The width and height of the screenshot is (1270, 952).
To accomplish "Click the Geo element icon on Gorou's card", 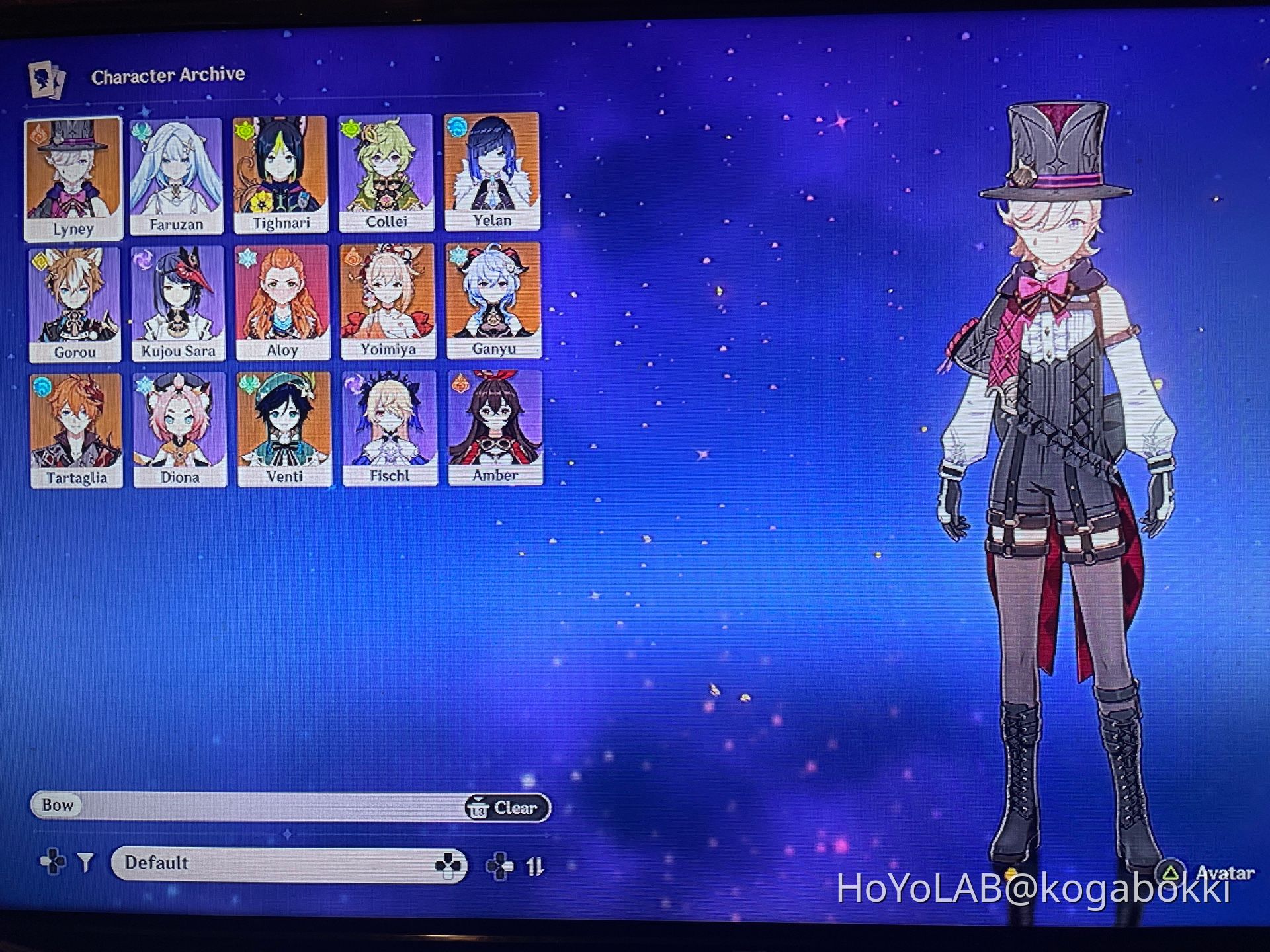I will click(41, 262).
